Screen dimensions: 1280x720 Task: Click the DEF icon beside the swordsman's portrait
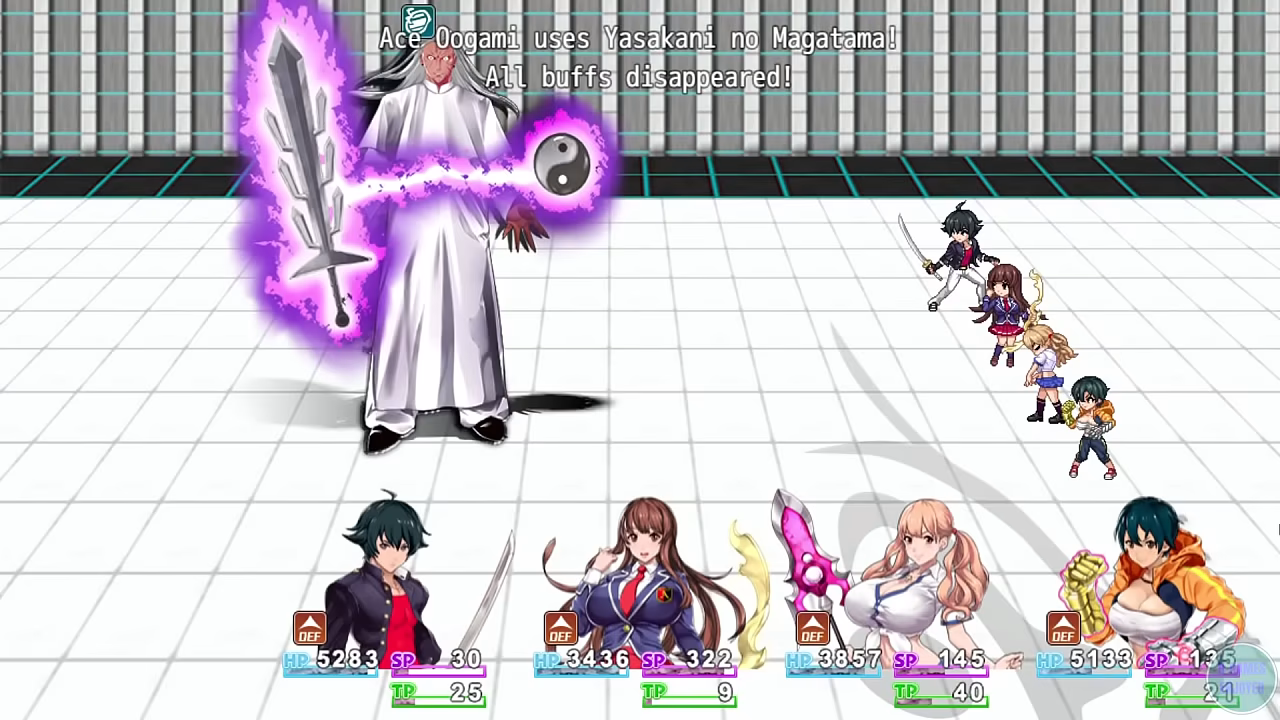point(309,628)
